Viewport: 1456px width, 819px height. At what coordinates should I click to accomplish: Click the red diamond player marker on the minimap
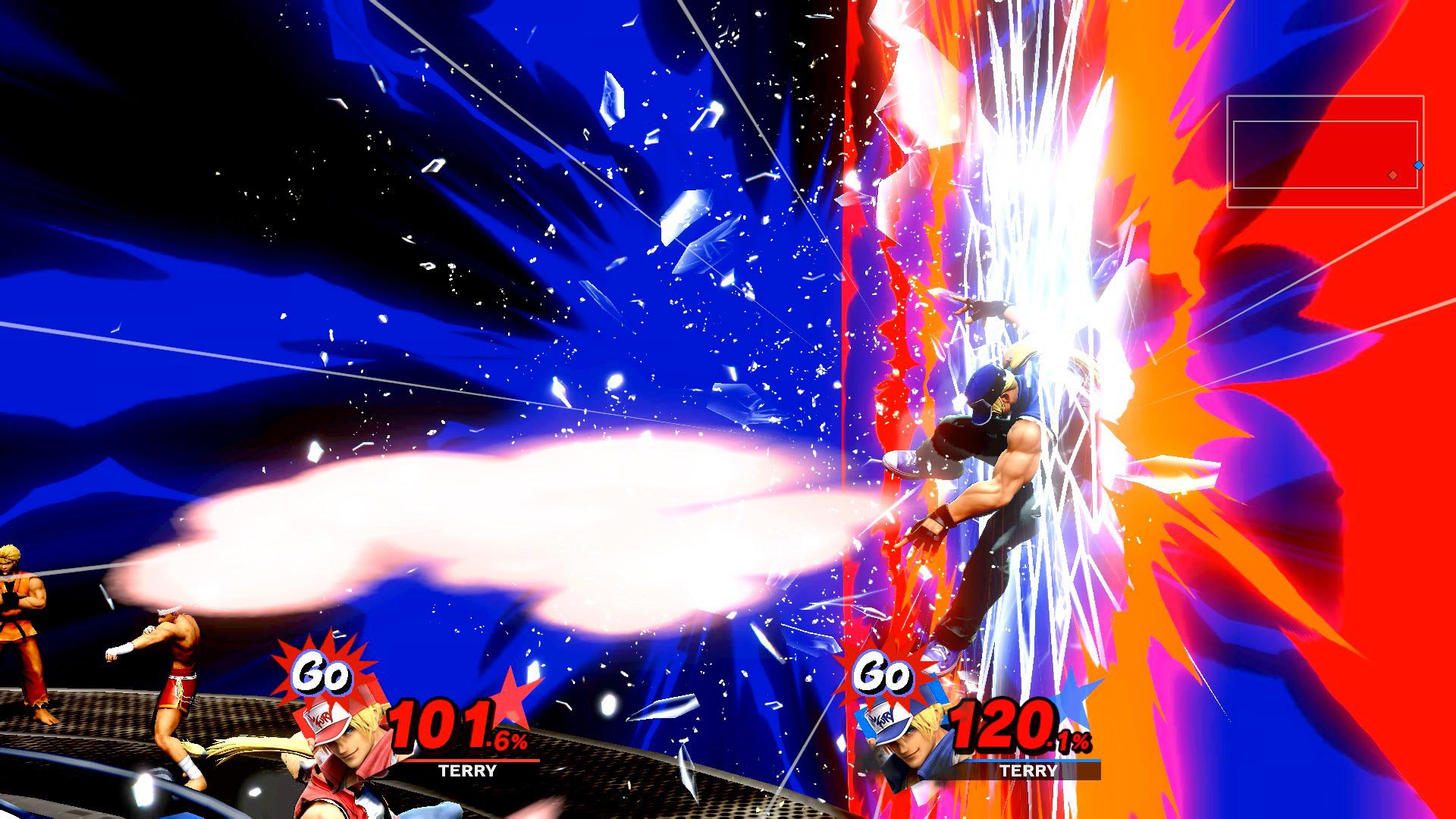[1393, 175]
